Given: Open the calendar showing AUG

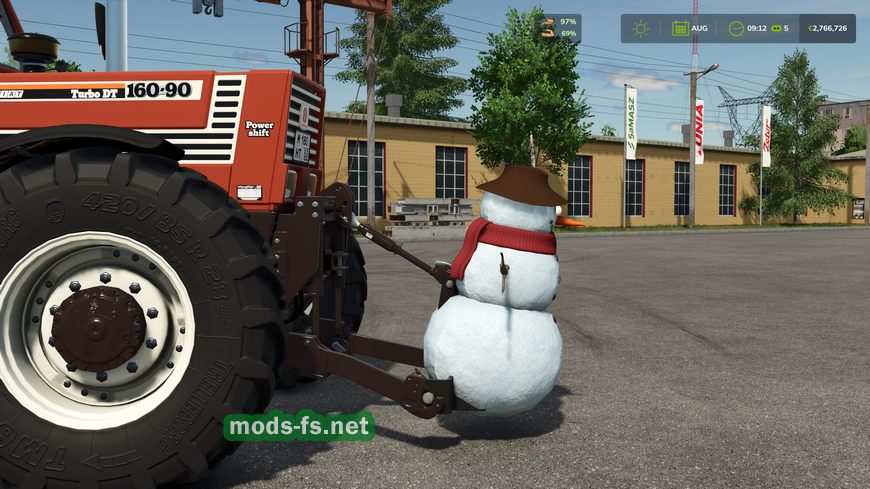Looking at the screenshot, I should [680, 28].
